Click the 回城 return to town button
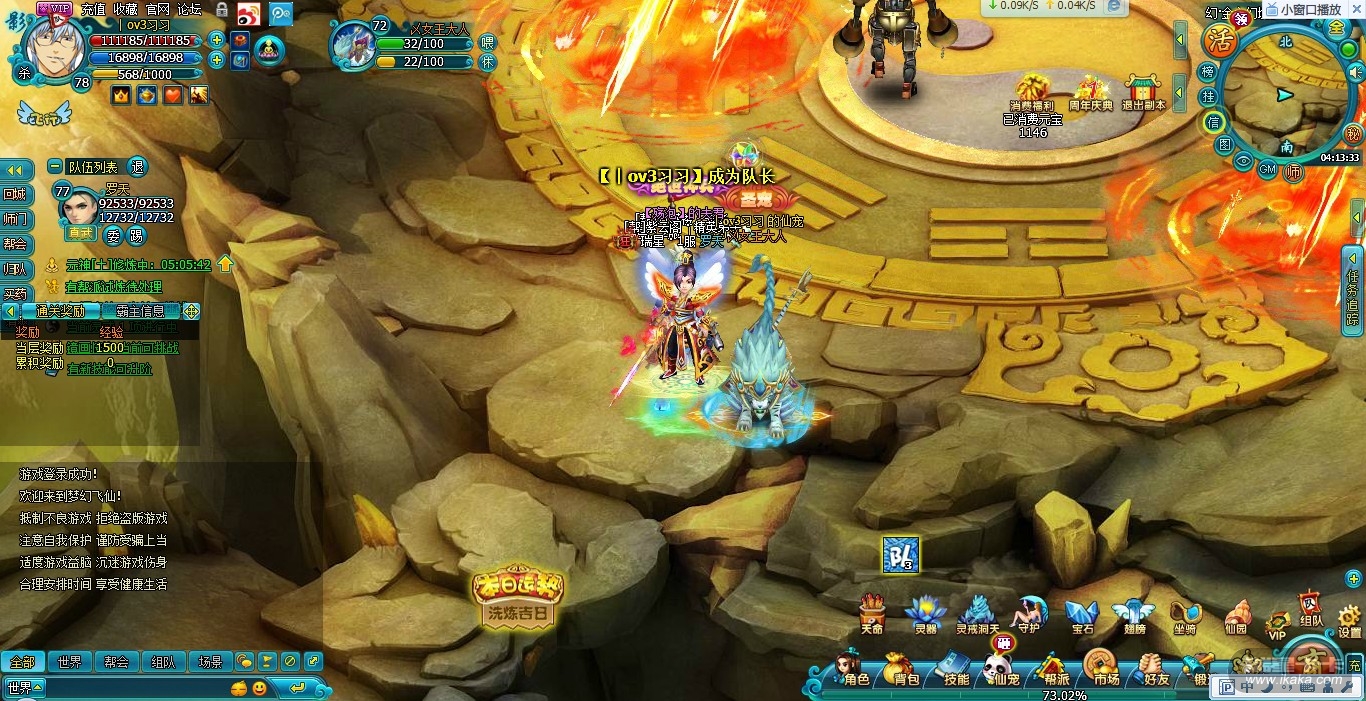This screenshot has height=701, width=1366. [x=15, y=194]
